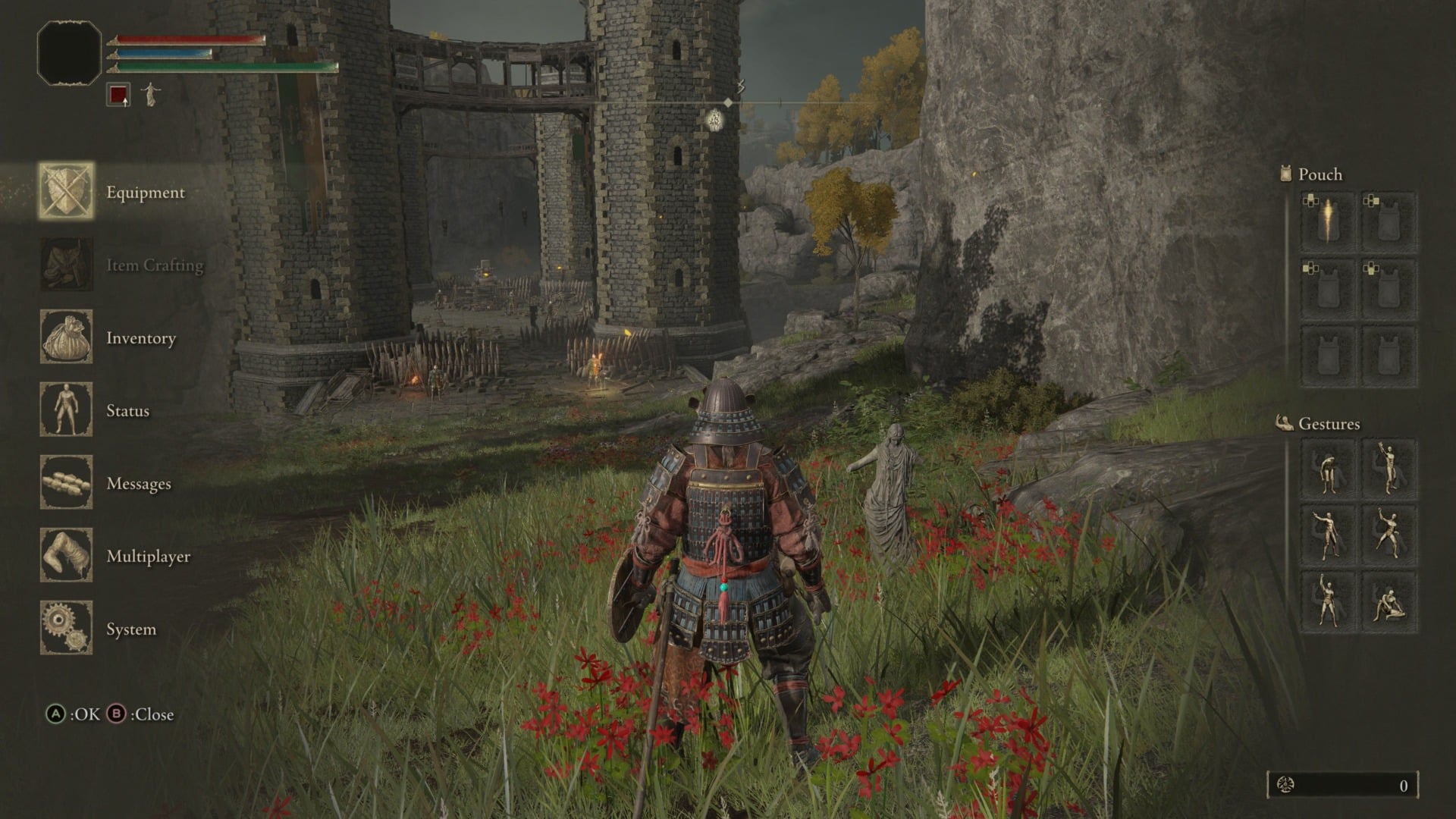
Task: Select the bowing gesture statue
Action: (x=1329, y=470)
